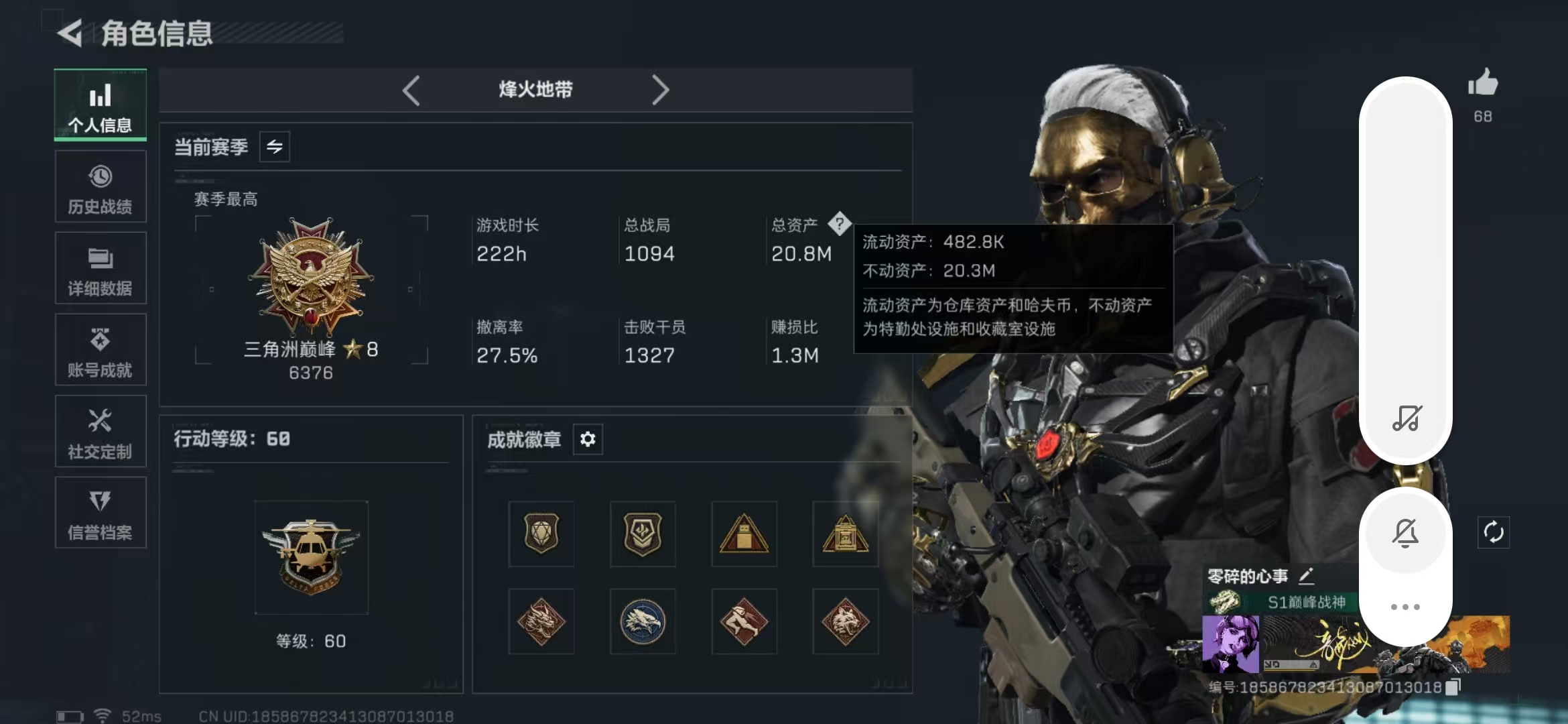Open the 历史战绩 panel in the sidebar
Screen dimensions: 1568x724
[101, 186]
